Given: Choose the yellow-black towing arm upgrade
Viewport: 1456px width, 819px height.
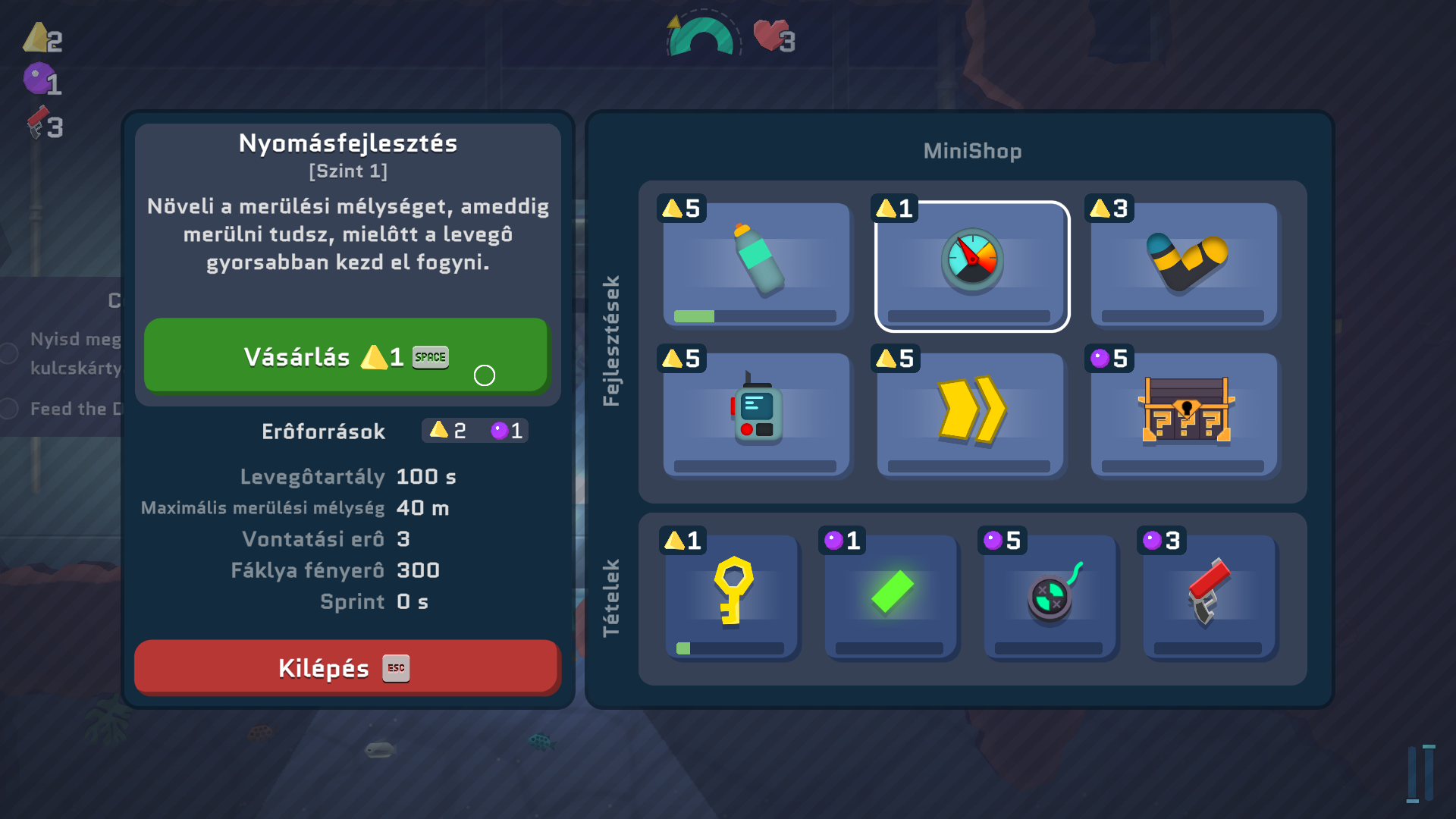Looking at the screenshot, I should pos(1185,264).
